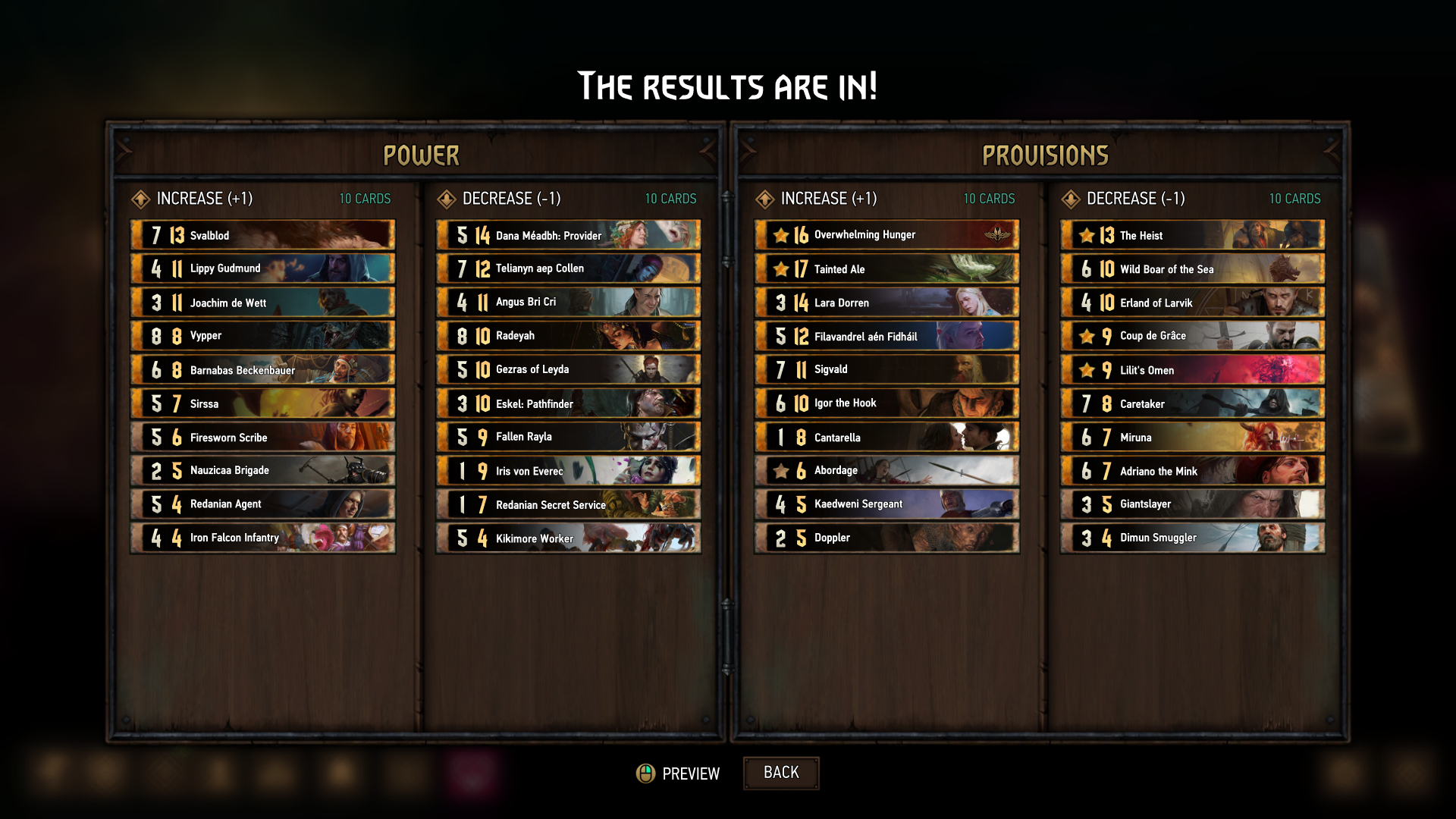Select Filavandrel aén Fidháil card
Screen dimensions: 1456x819
tap(886, 336)
